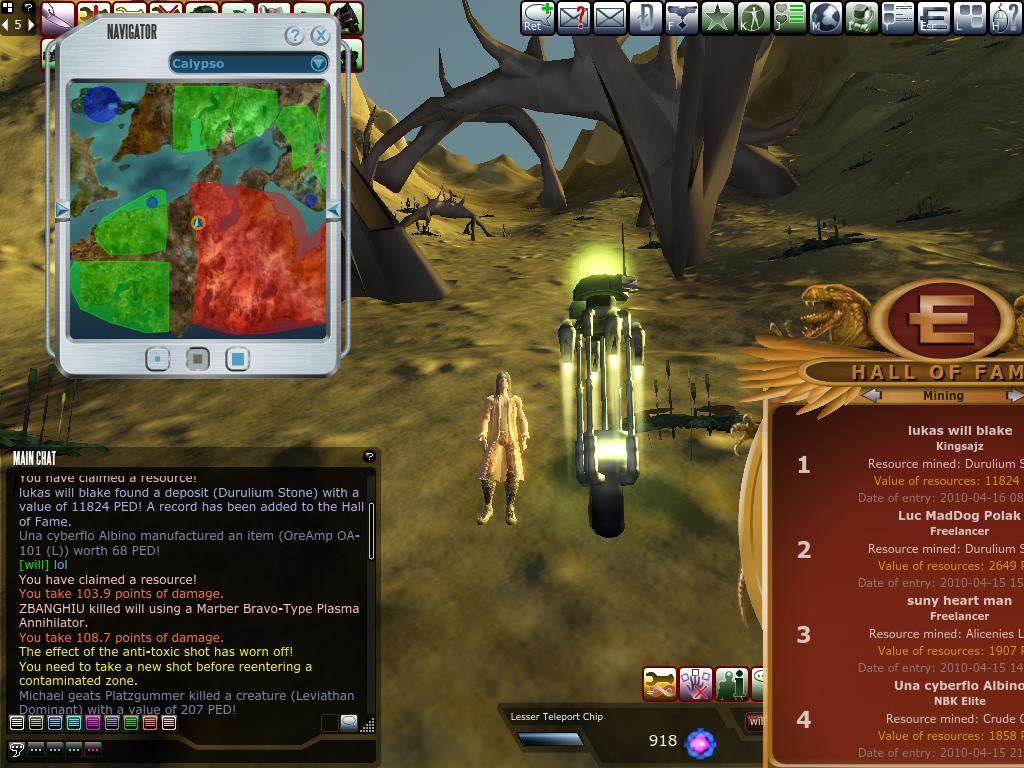Image resolution: width=1024 pixels, height=768 pixels.
Task: Open the mail with question mark icon
Action: [x=574, y=18]
